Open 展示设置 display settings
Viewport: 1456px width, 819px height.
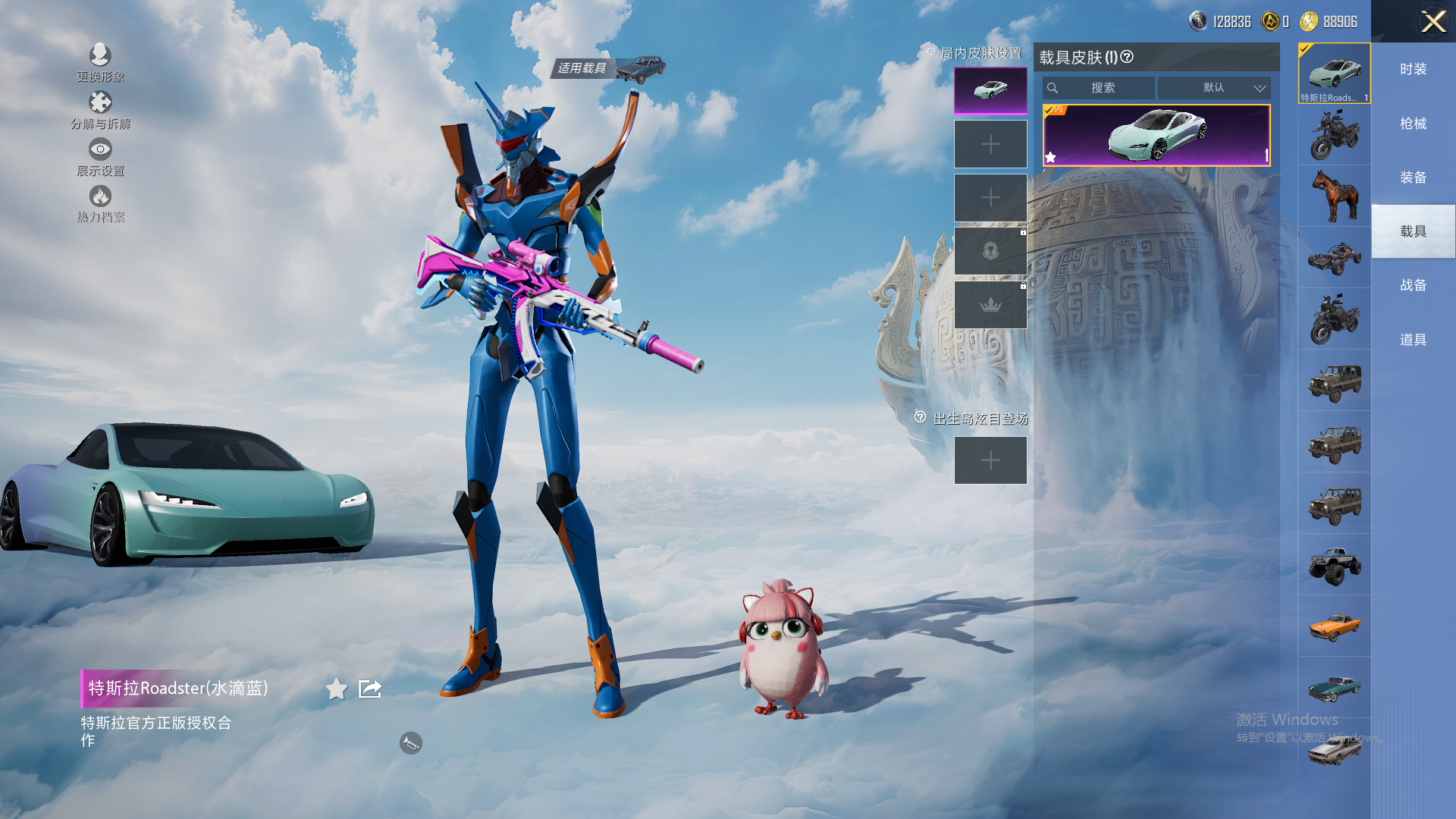[100, 149]
